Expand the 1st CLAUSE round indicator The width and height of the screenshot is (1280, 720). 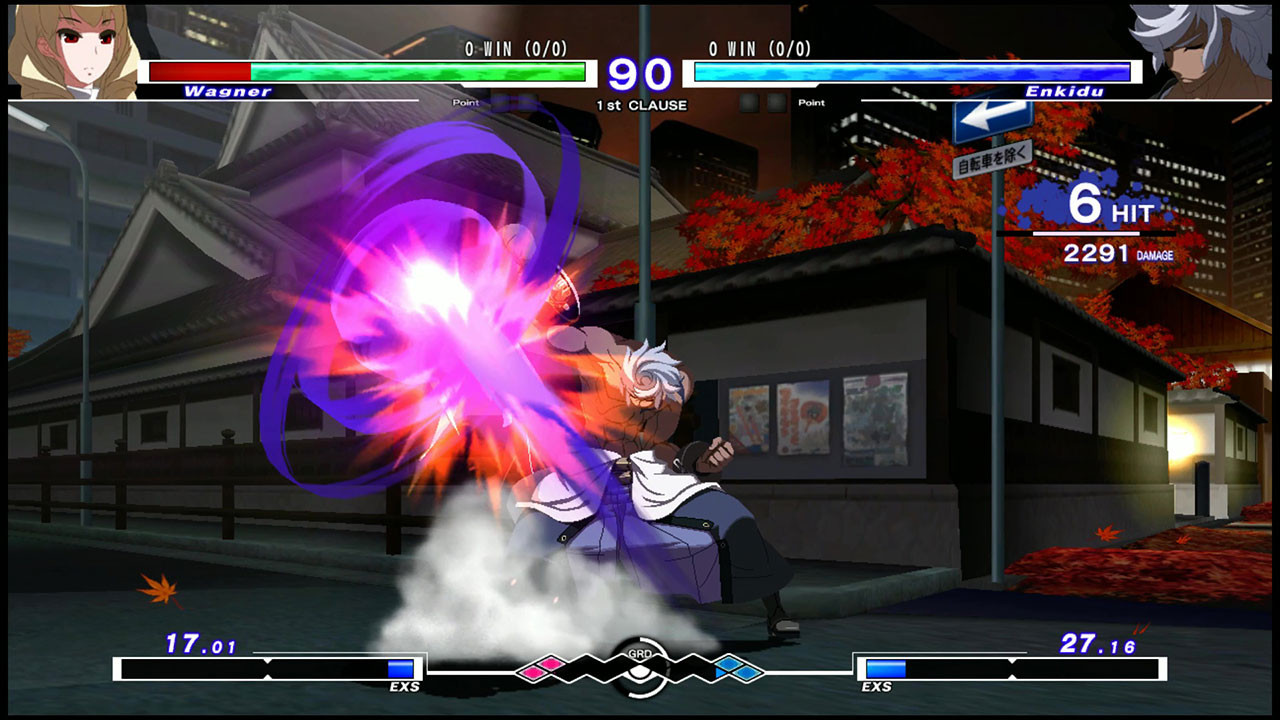[x=643, y=104]
